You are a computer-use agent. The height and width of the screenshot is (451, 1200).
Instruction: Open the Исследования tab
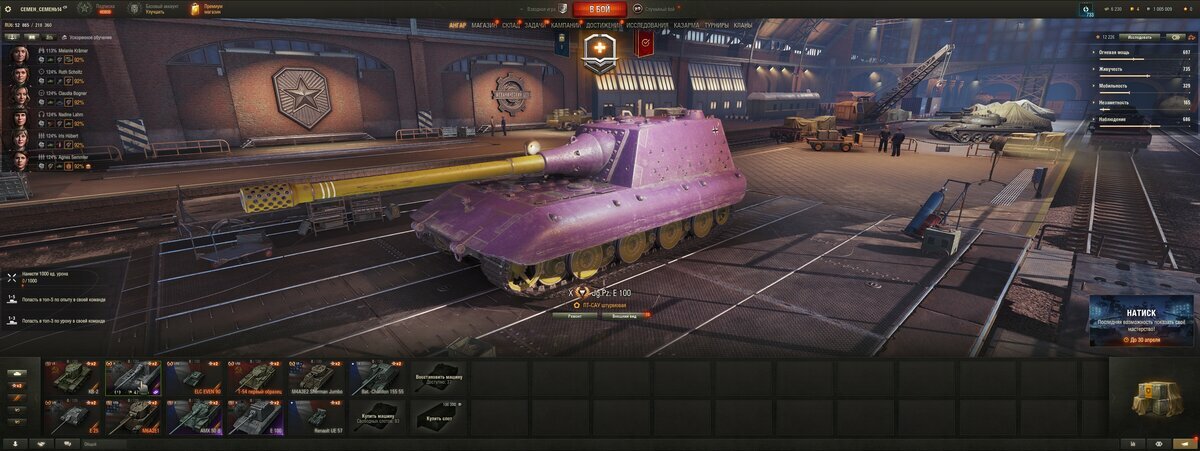point(647,23)
